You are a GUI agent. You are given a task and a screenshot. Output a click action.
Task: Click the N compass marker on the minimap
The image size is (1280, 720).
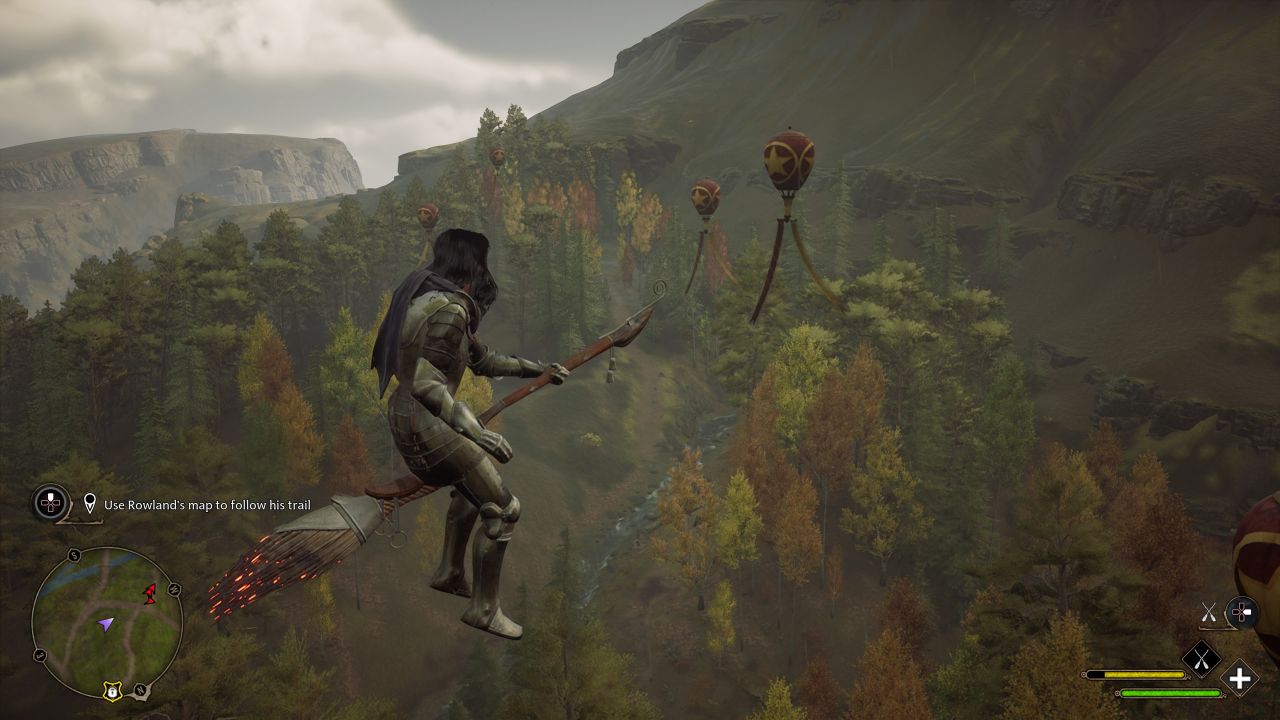[141, 690]
